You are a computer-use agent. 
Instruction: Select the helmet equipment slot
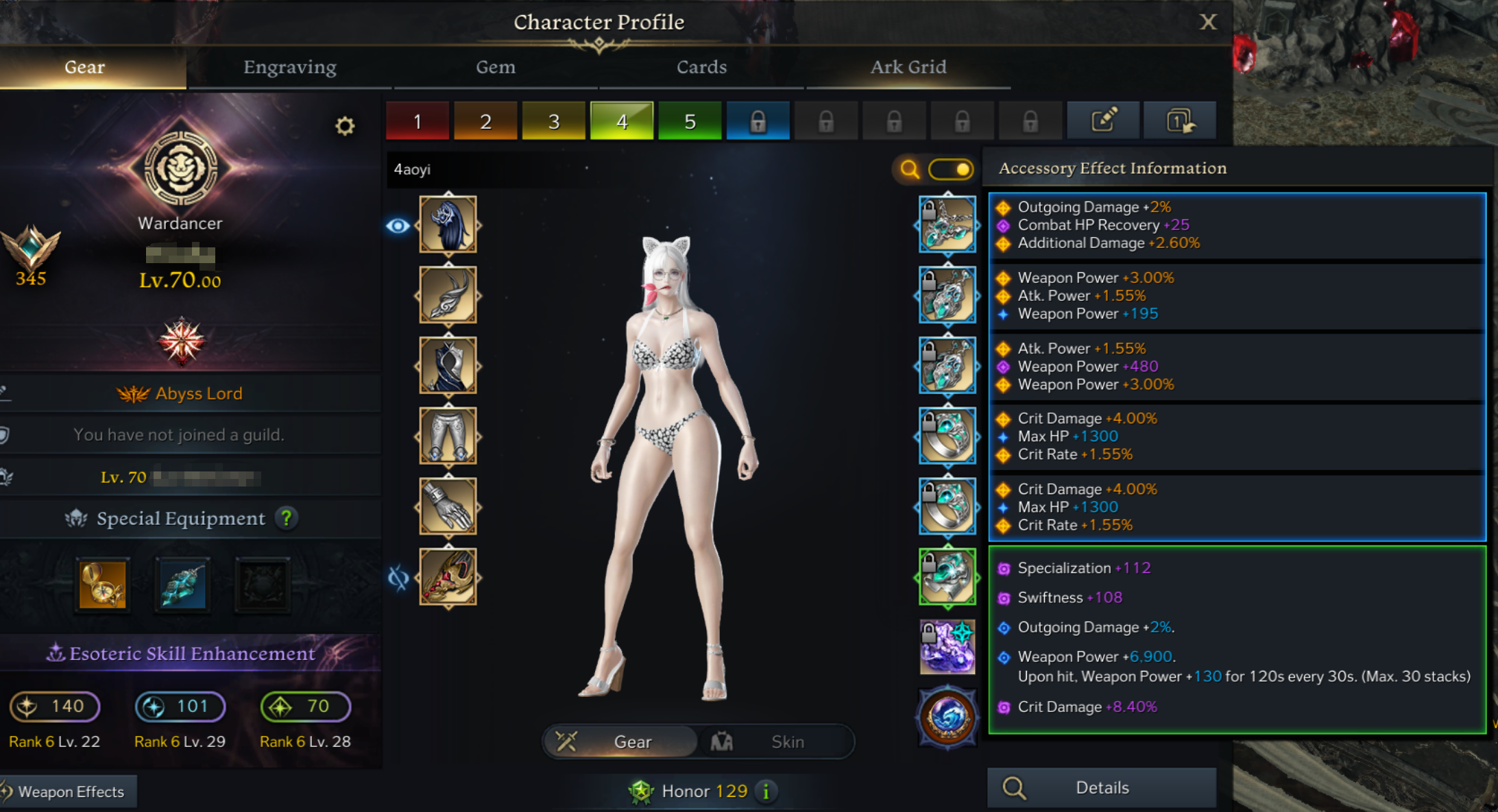(448, 224)
